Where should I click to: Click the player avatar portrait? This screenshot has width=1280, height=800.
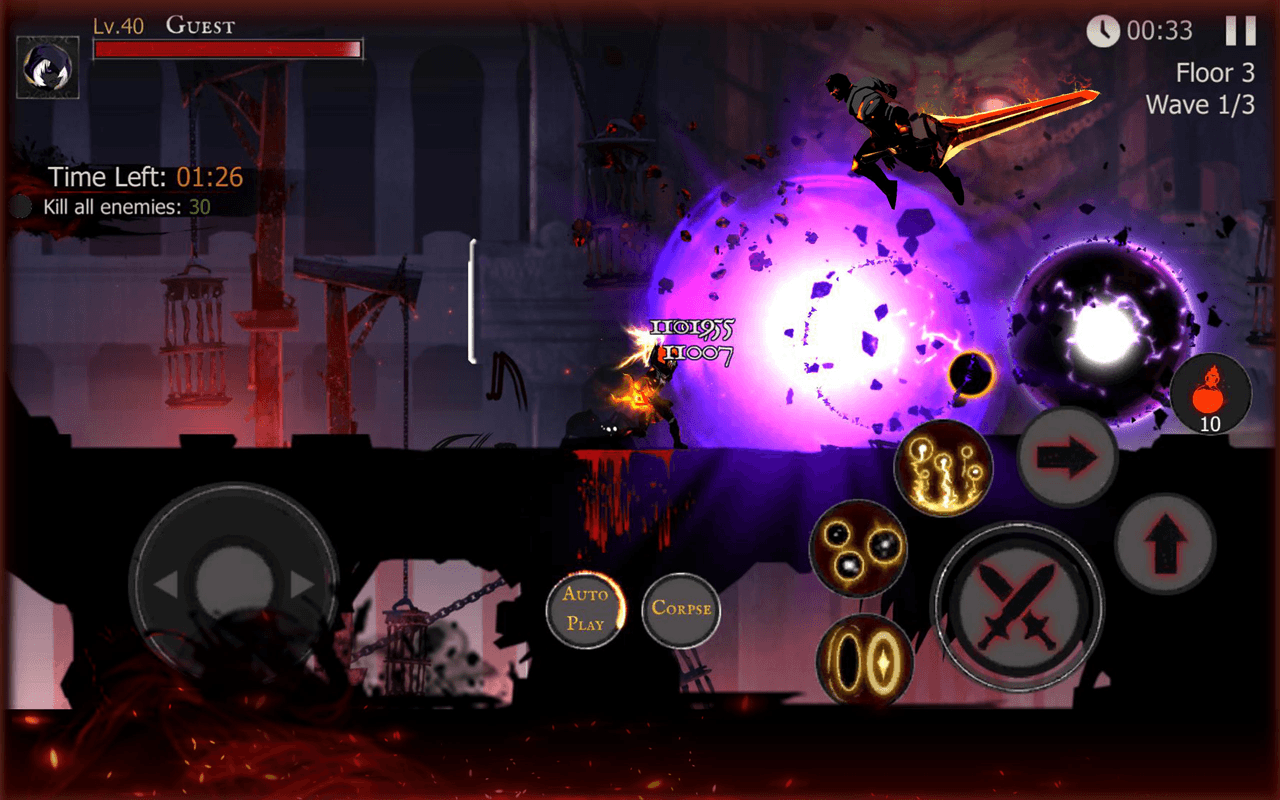pyautogui.click(x=48, y=67)
